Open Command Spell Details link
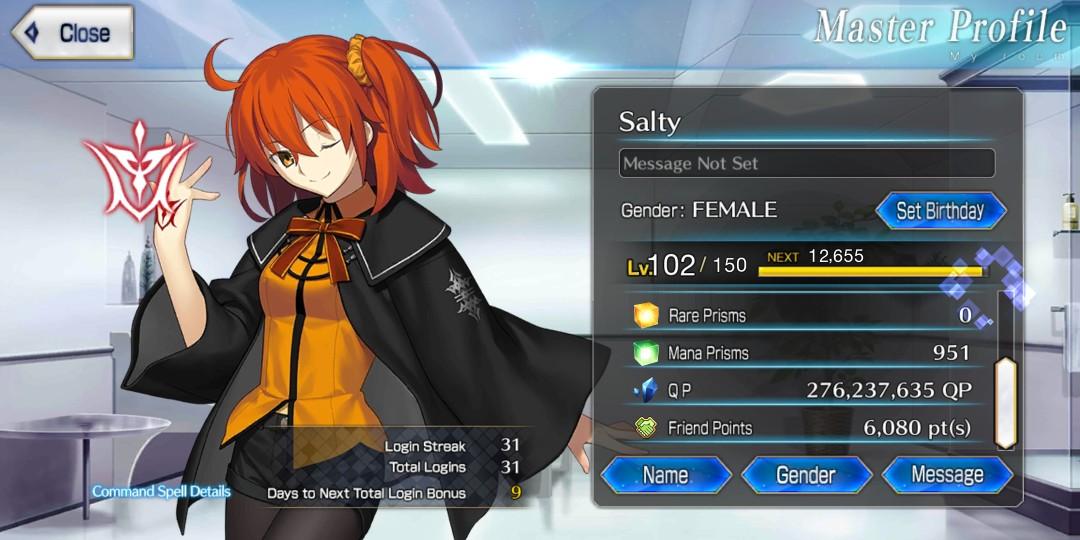1080x540 pixels. point(162,491)
